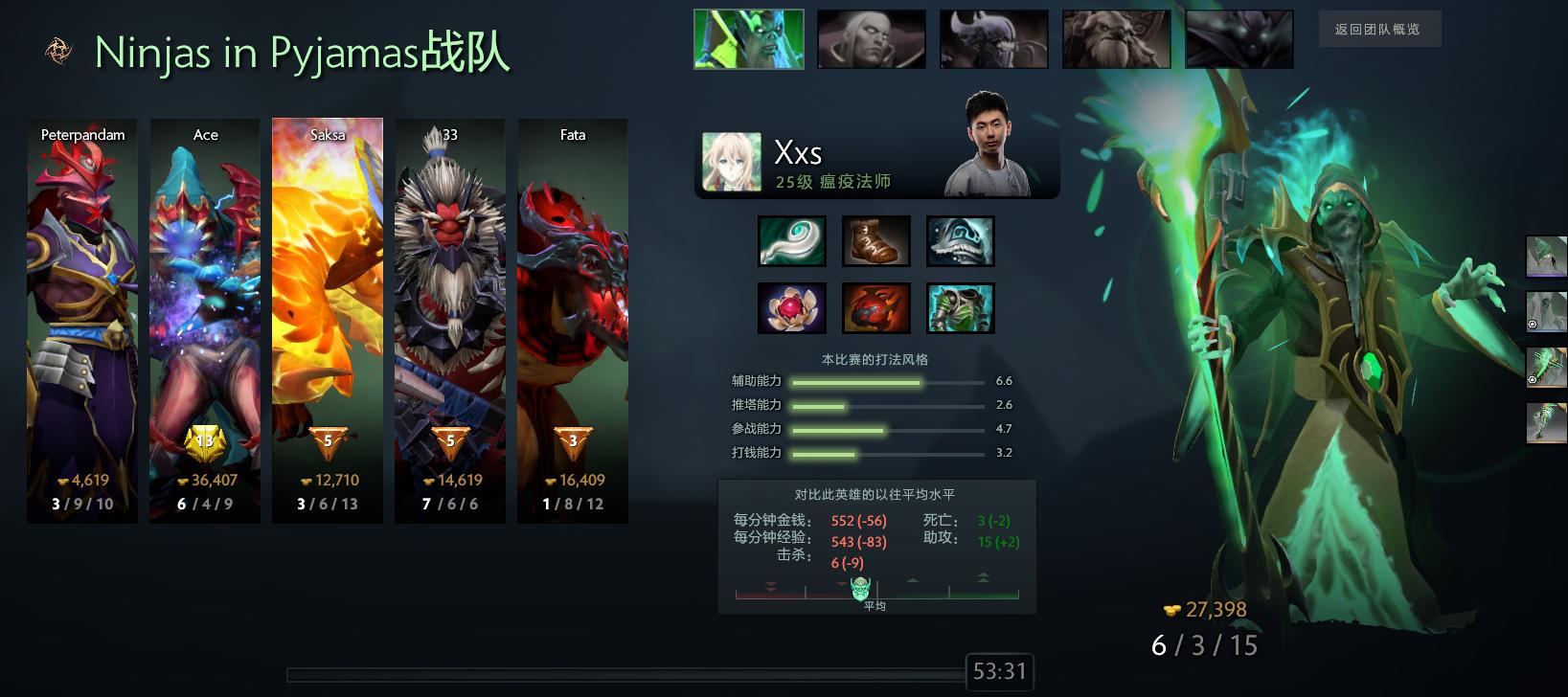Click Xxs's anime avatar icon

(732, 163)
